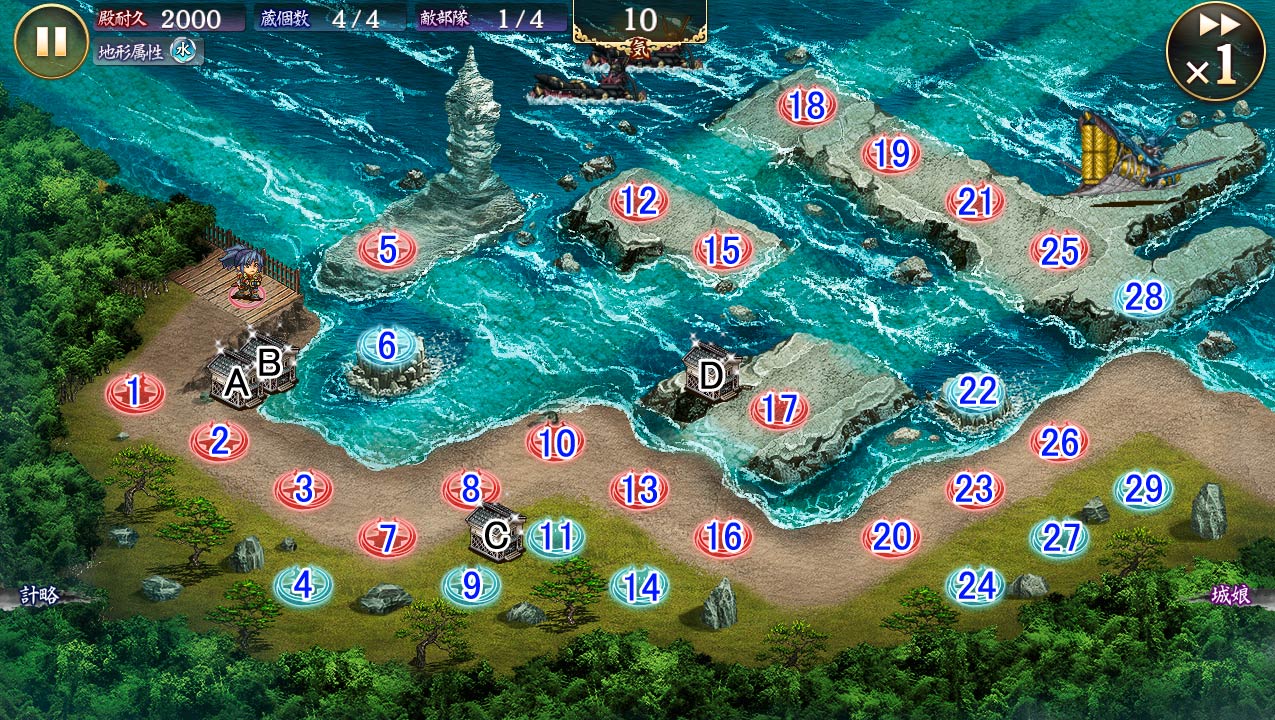Image resolution: width=1275 pixels, height=720 pixels.
Task: Choose red deployment tile 25
Action: click(1059, 250)
